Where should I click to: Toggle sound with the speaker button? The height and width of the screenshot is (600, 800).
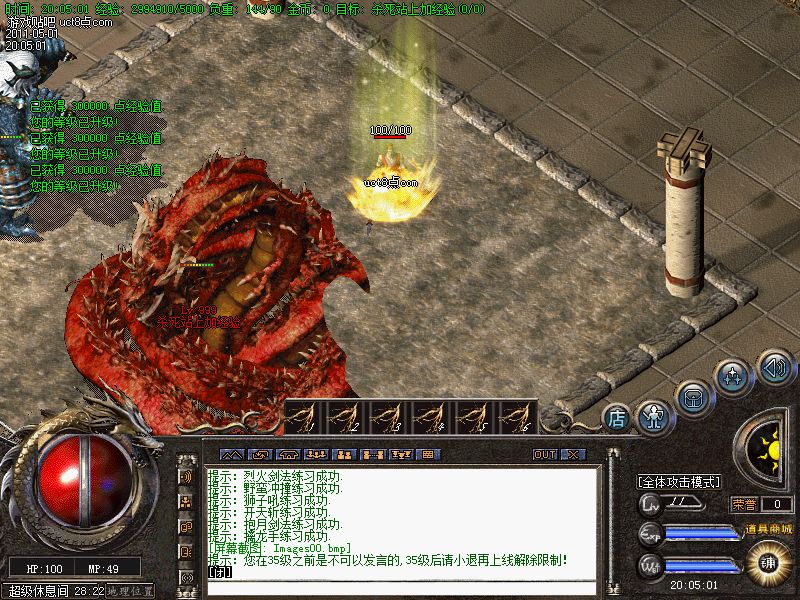tap(775, 366)
